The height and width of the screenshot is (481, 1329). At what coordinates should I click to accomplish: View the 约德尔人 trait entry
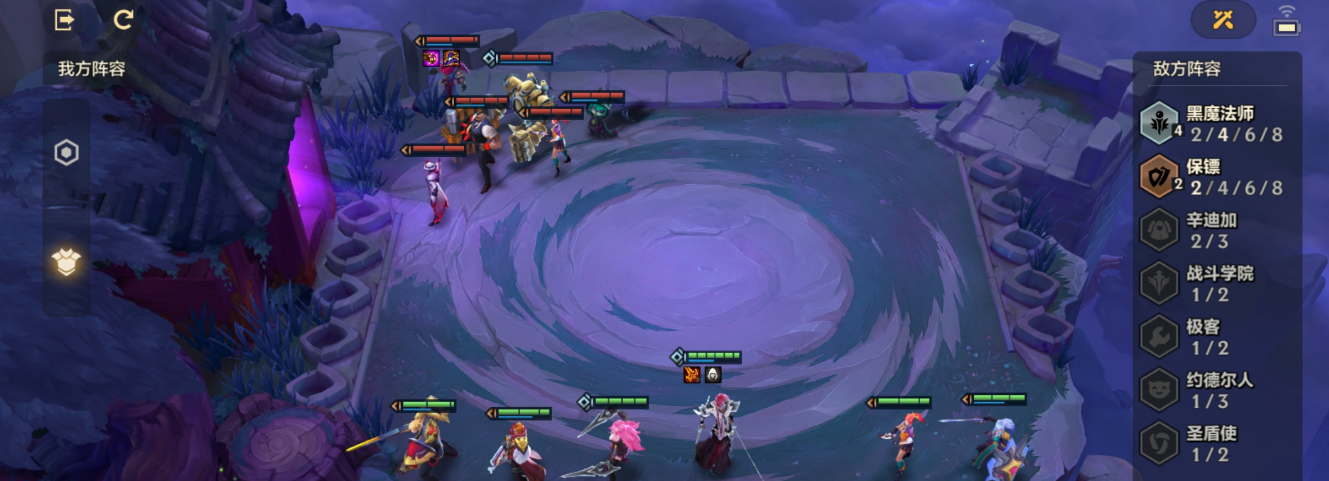1217,390
